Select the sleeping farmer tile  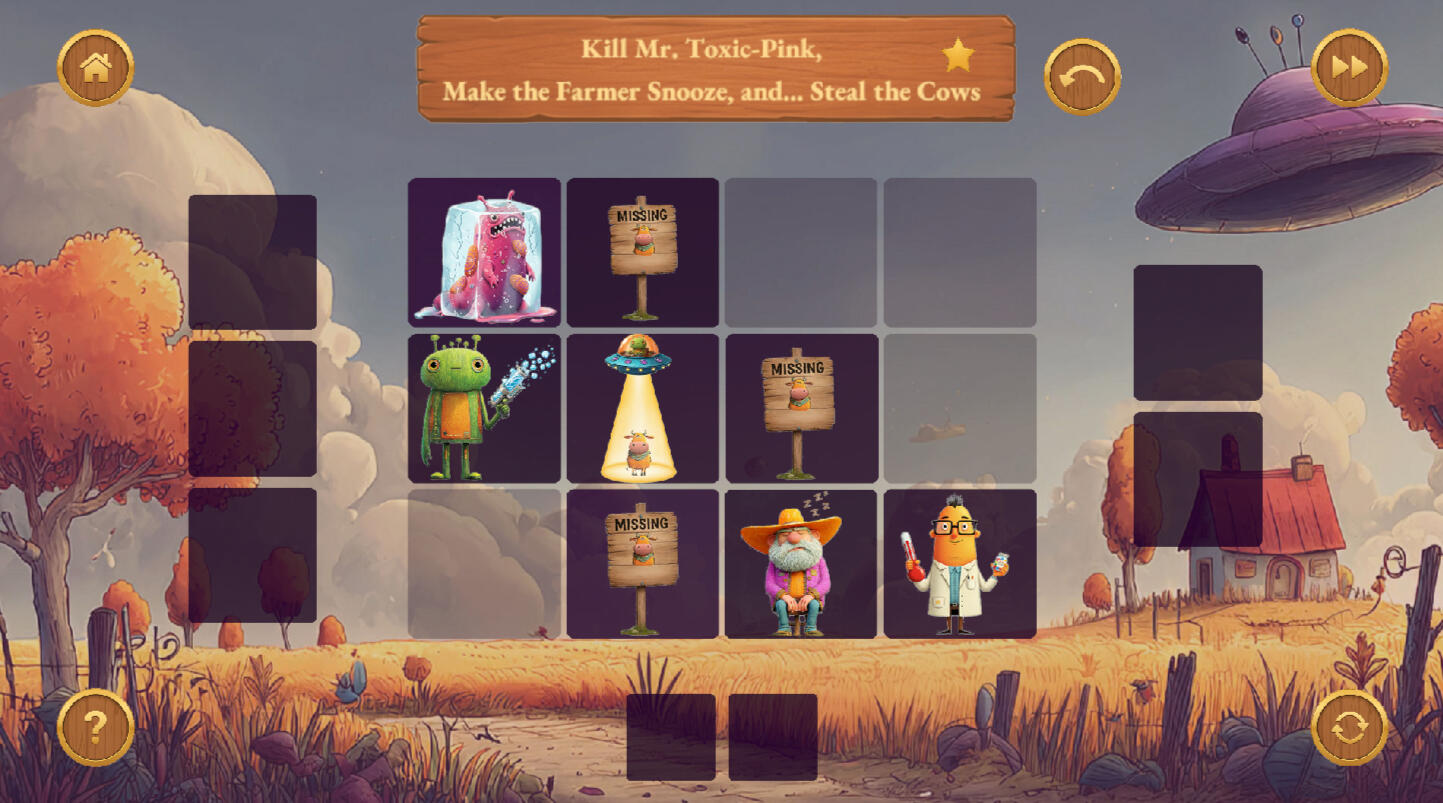800,564
